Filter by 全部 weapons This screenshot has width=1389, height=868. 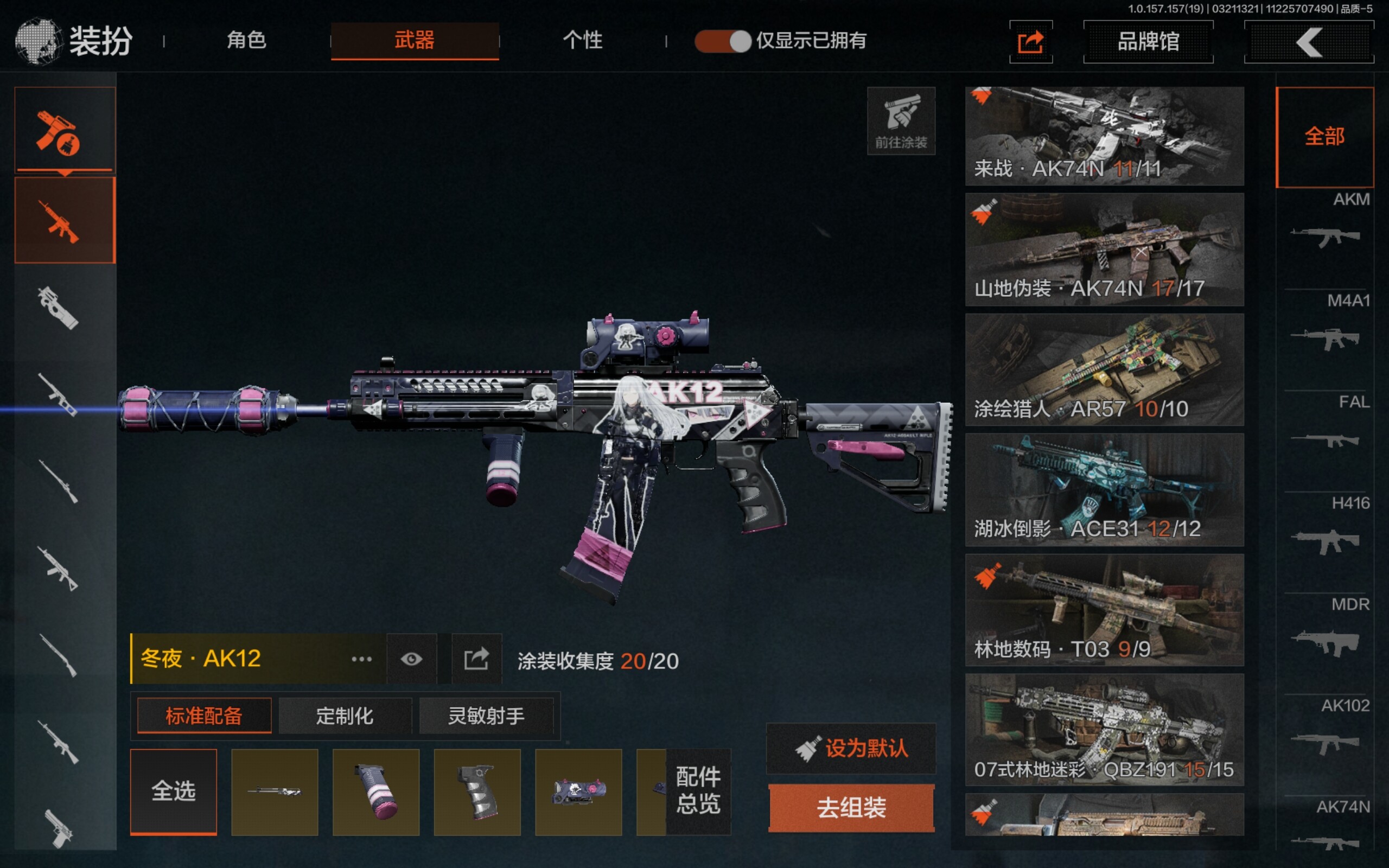click(1324, 137)
